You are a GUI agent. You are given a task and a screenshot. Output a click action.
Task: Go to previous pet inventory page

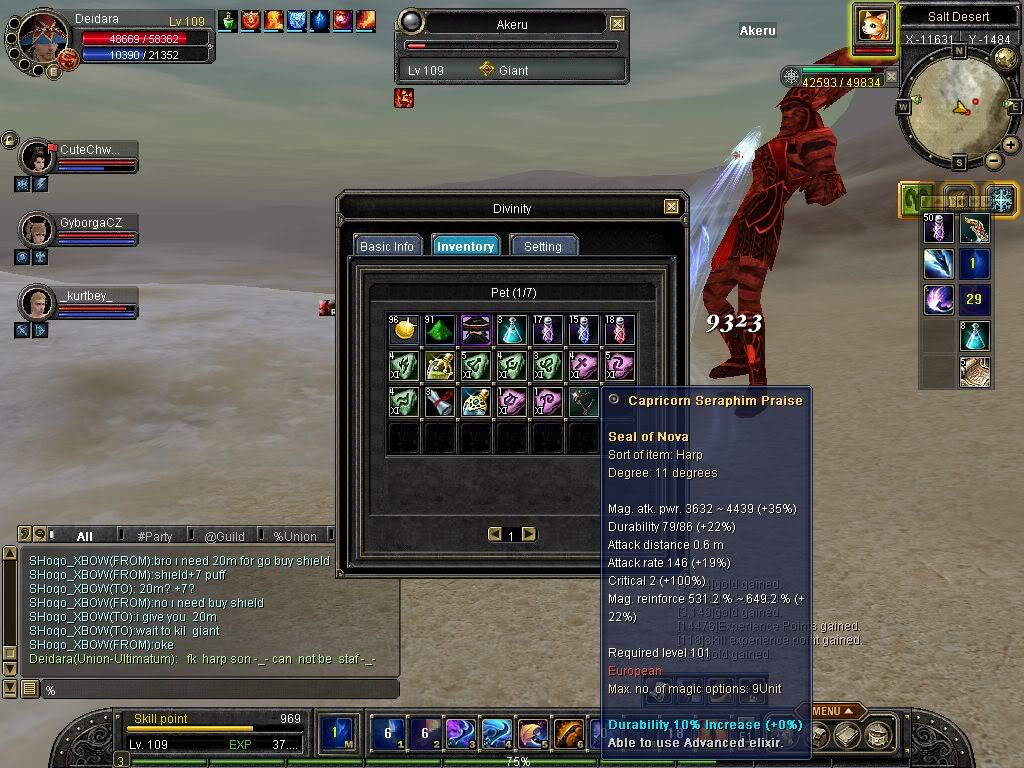[x=494, y=535]
